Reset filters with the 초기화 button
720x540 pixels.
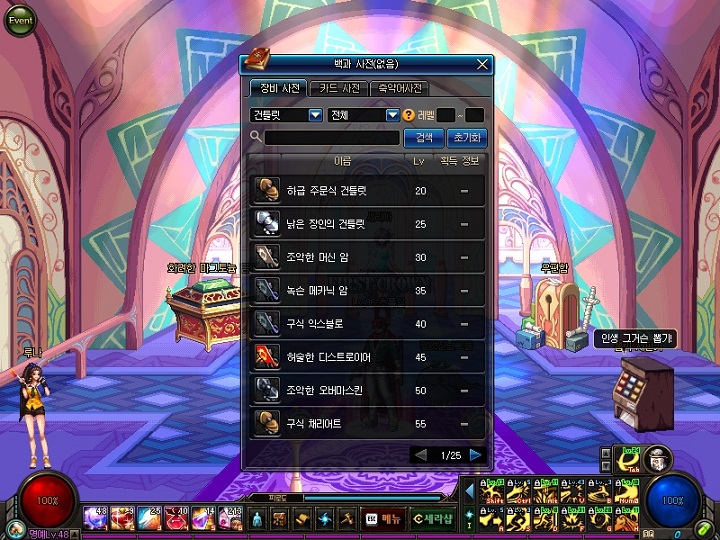465,137
